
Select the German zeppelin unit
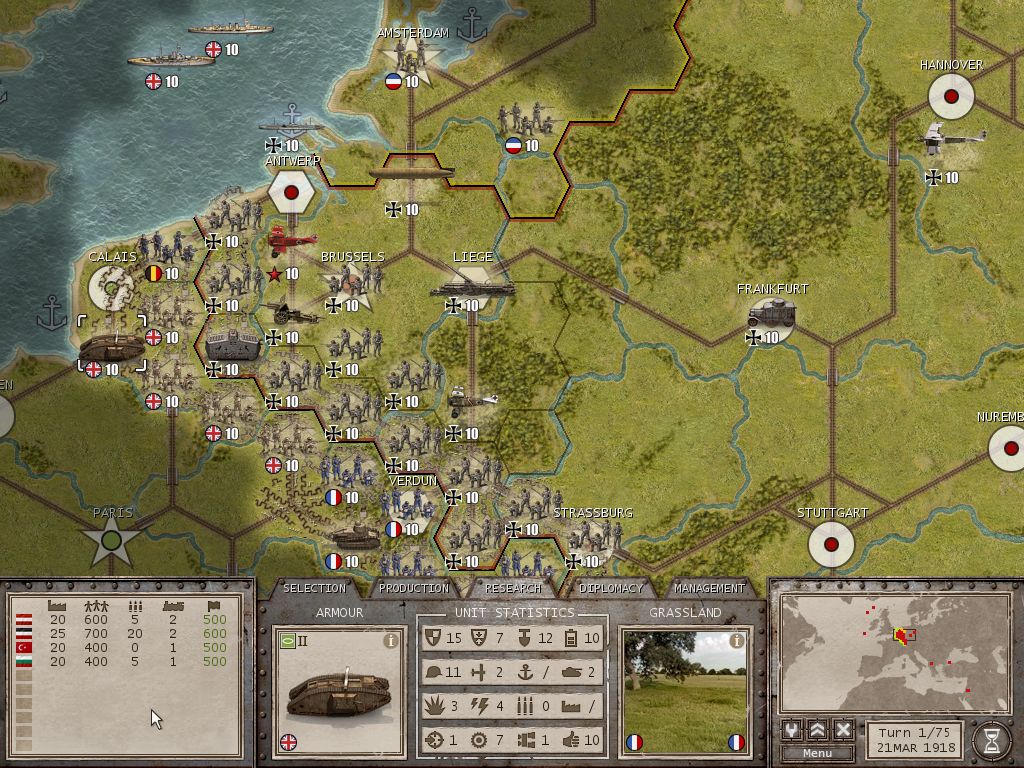coord(411,172)
